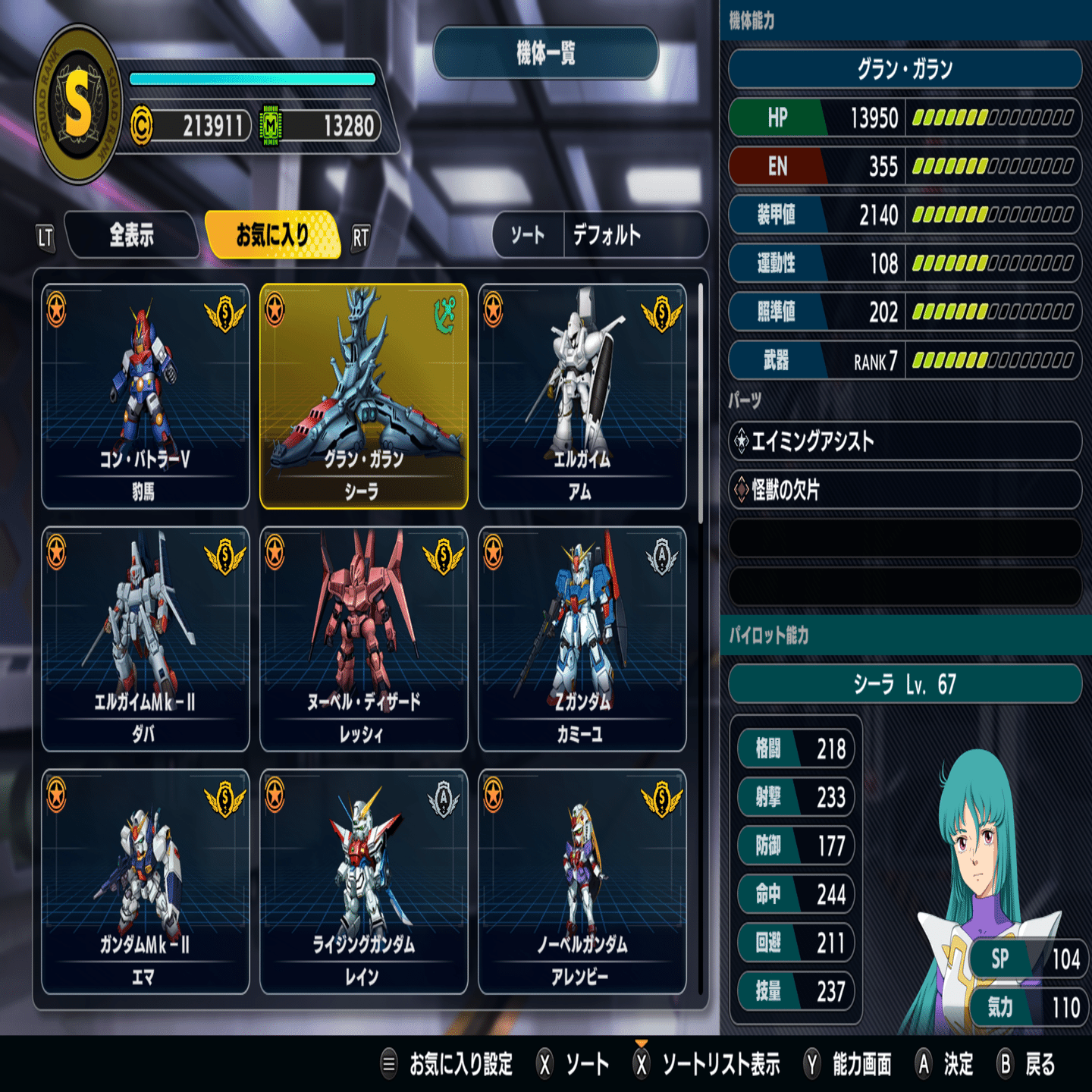Viewport: 1092px width, 1092px height.
Task: Select the お気に入り tab
Action: [x=272, y=235]
